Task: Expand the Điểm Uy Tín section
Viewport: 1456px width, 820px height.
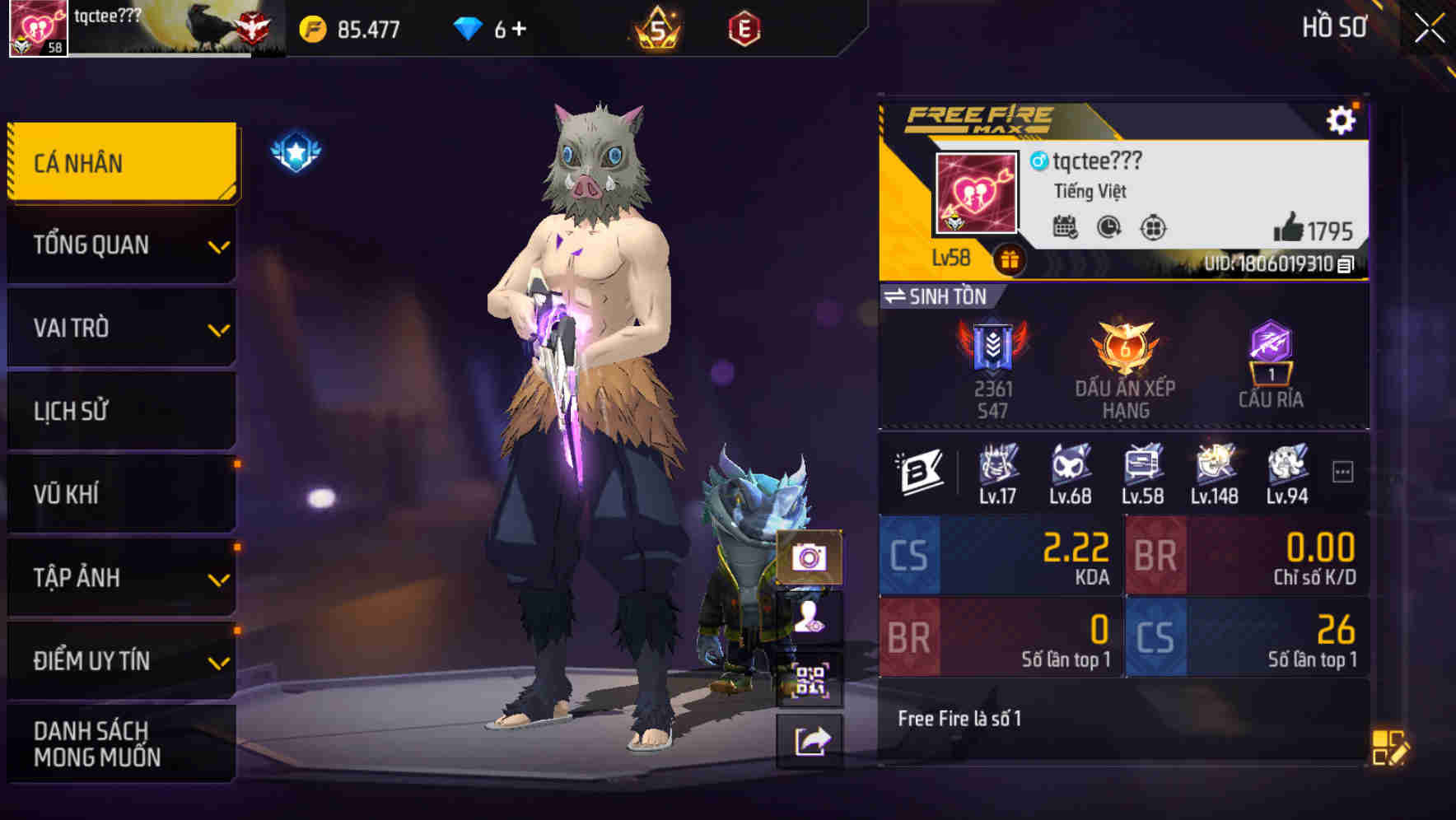Action: (120, 659)
